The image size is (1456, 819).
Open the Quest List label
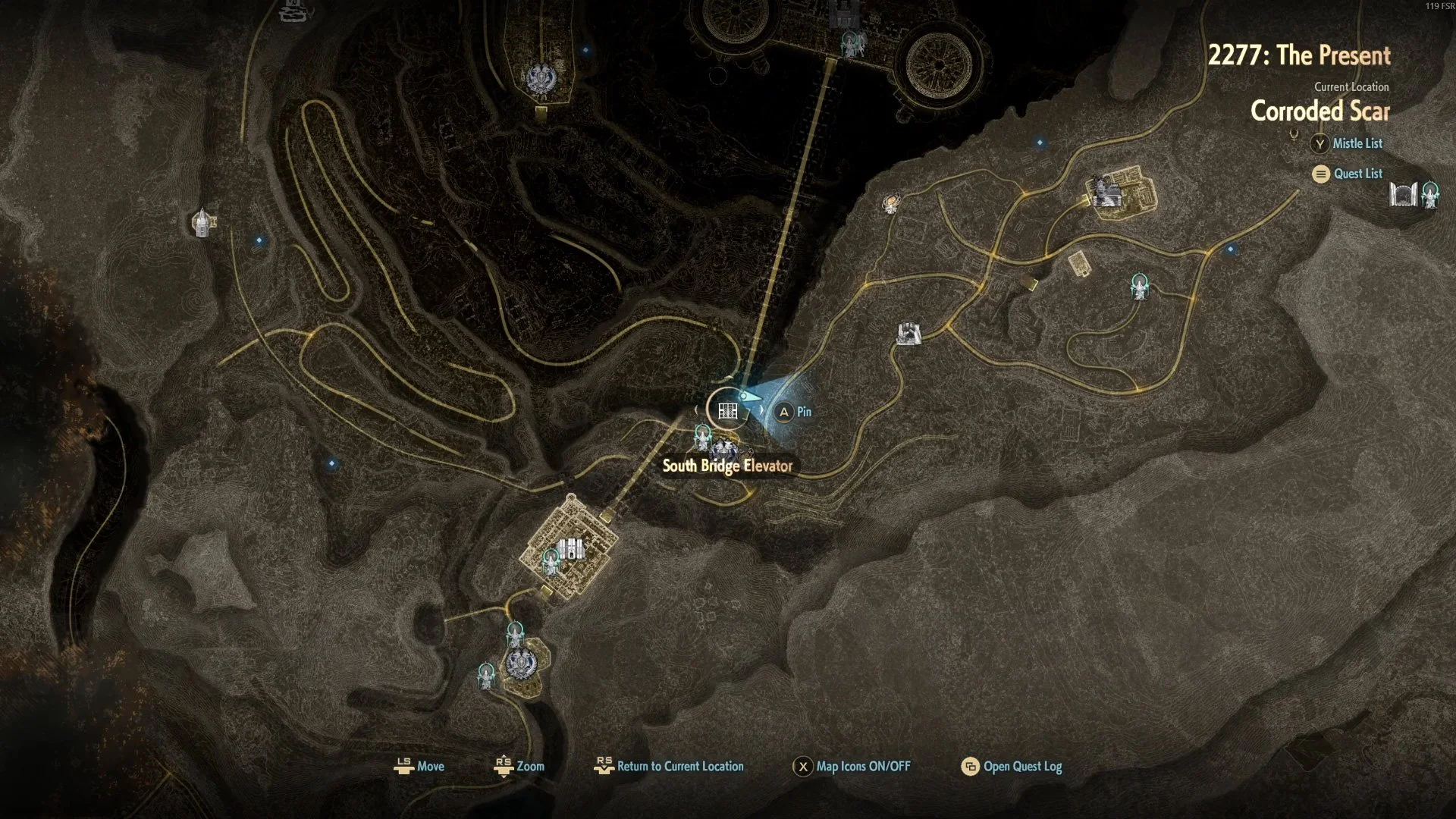click(1358, 174)
